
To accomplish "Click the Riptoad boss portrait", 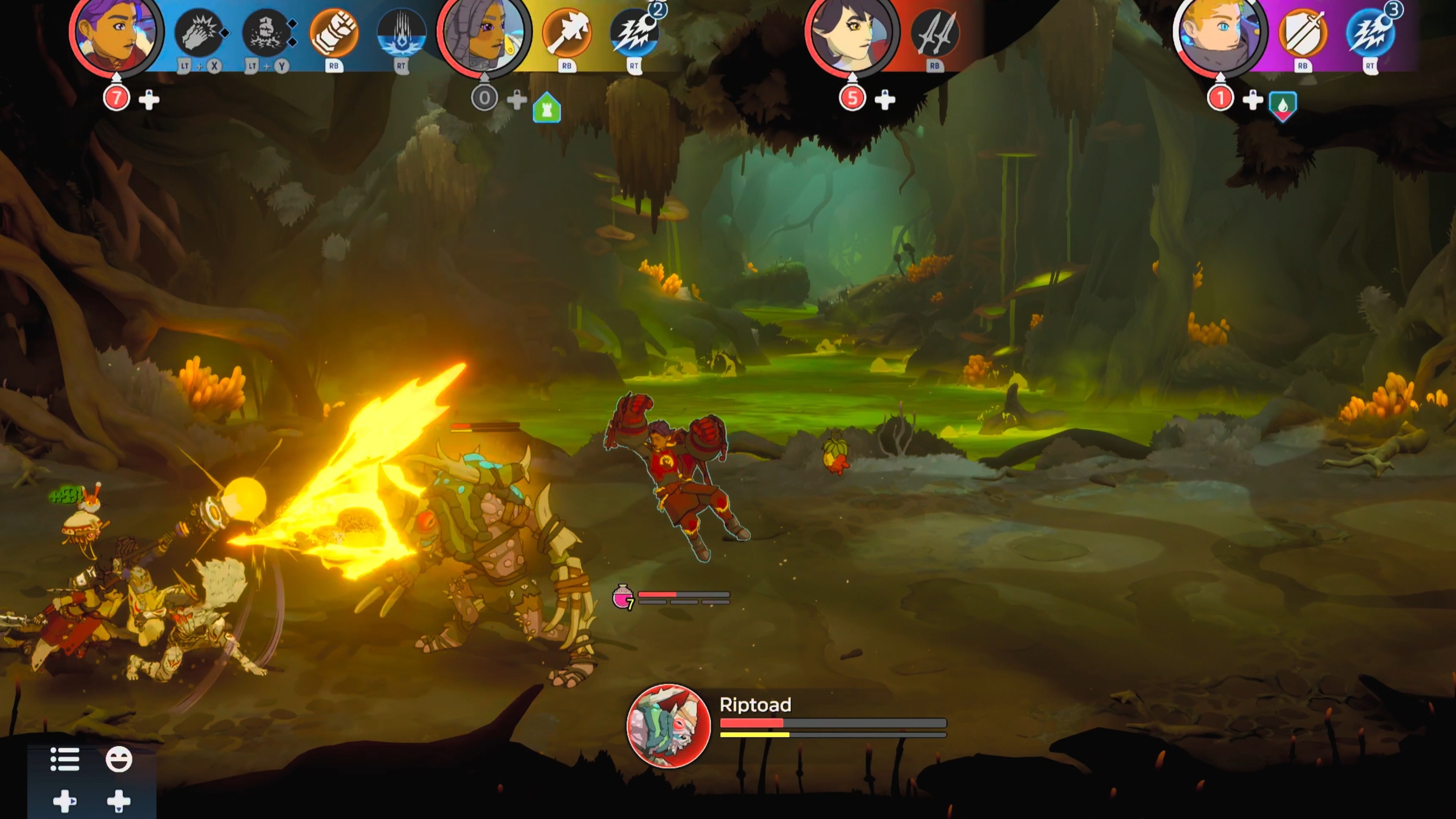I will coord(668,726).
